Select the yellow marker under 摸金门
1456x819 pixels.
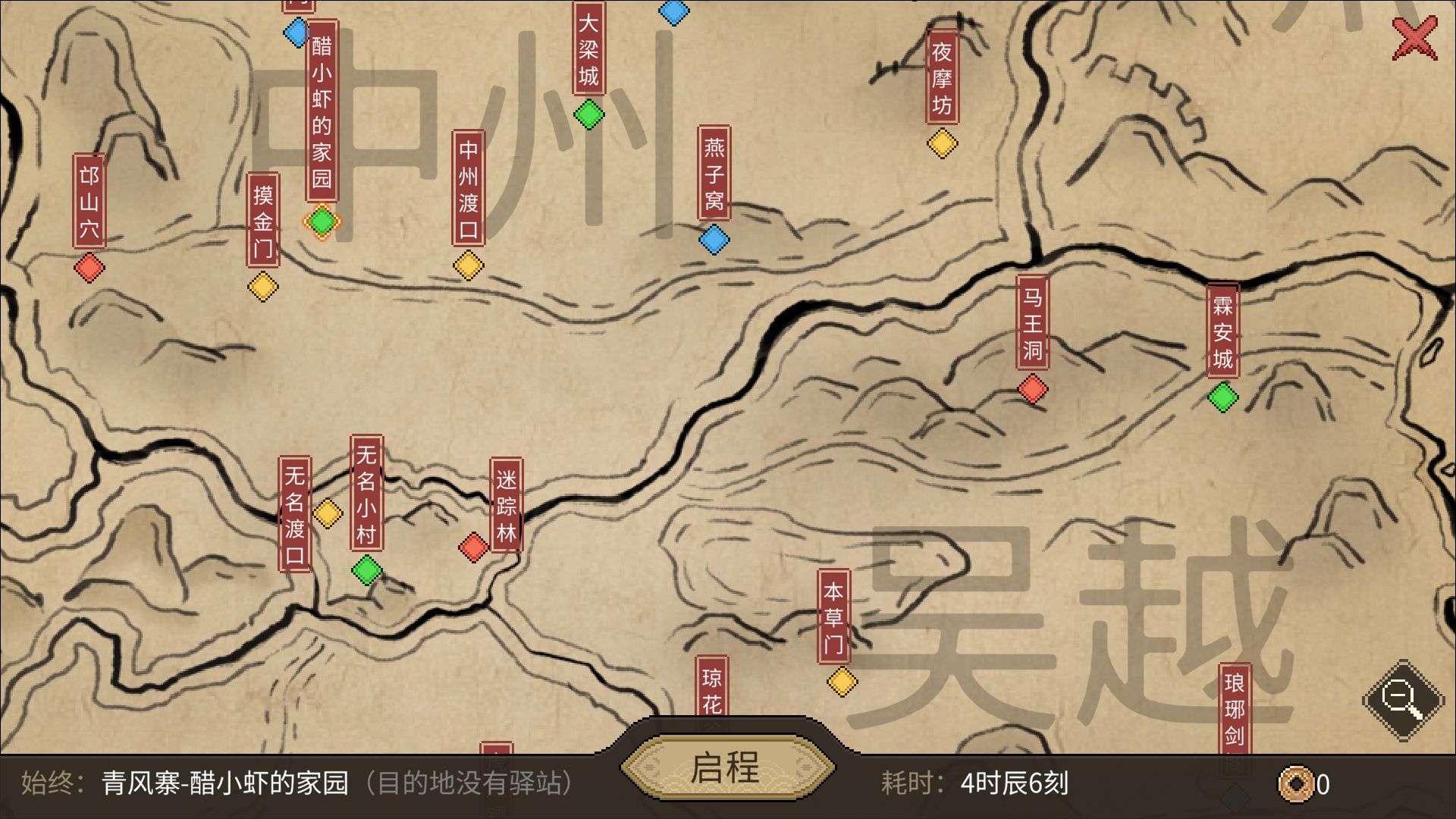click(x=262, y=286)
